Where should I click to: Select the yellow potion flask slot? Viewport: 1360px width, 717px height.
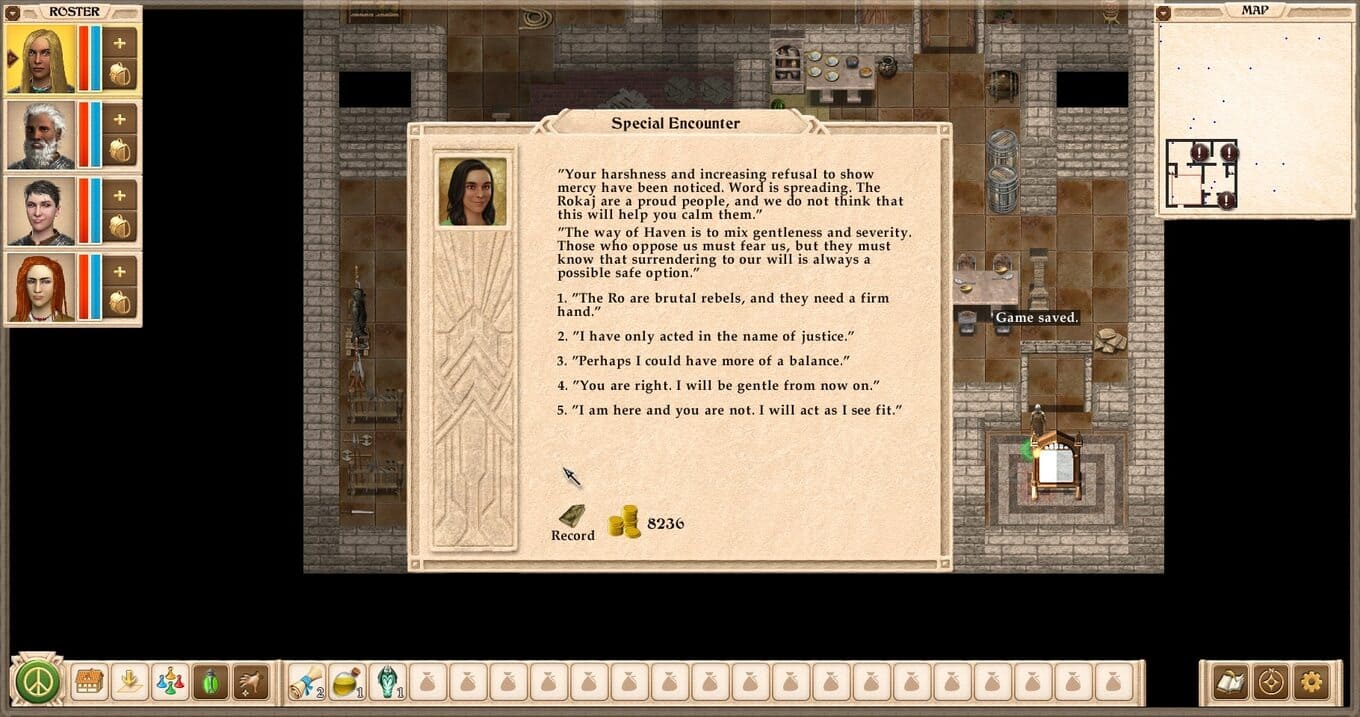tap(347, 682)
